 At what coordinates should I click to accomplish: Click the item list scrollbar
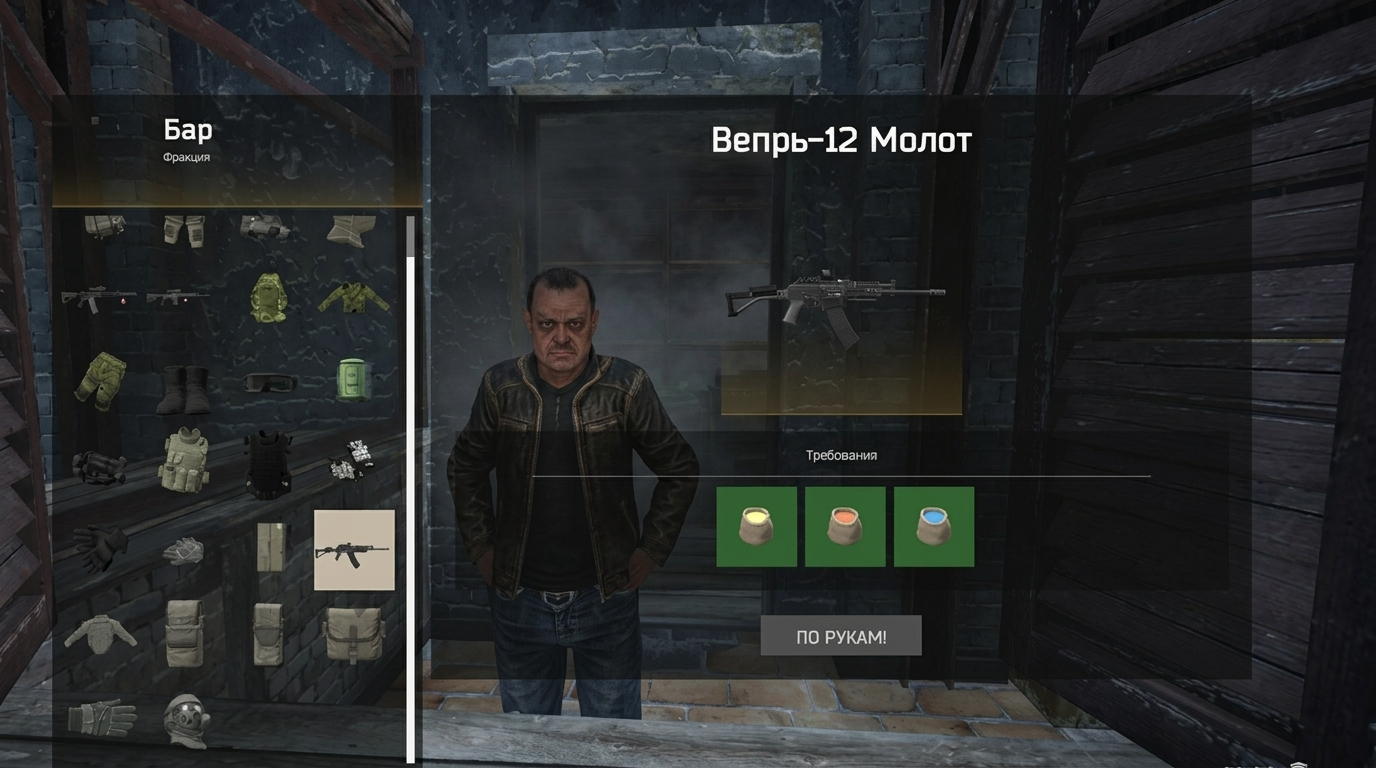click(410, 490)
